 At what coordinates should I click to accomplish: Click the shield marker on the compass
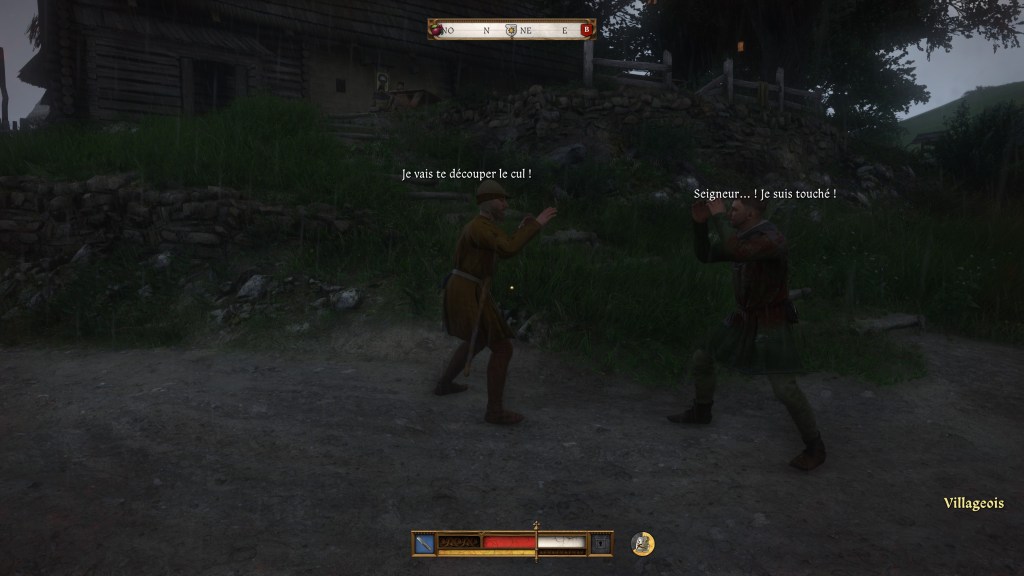[511, 30]
